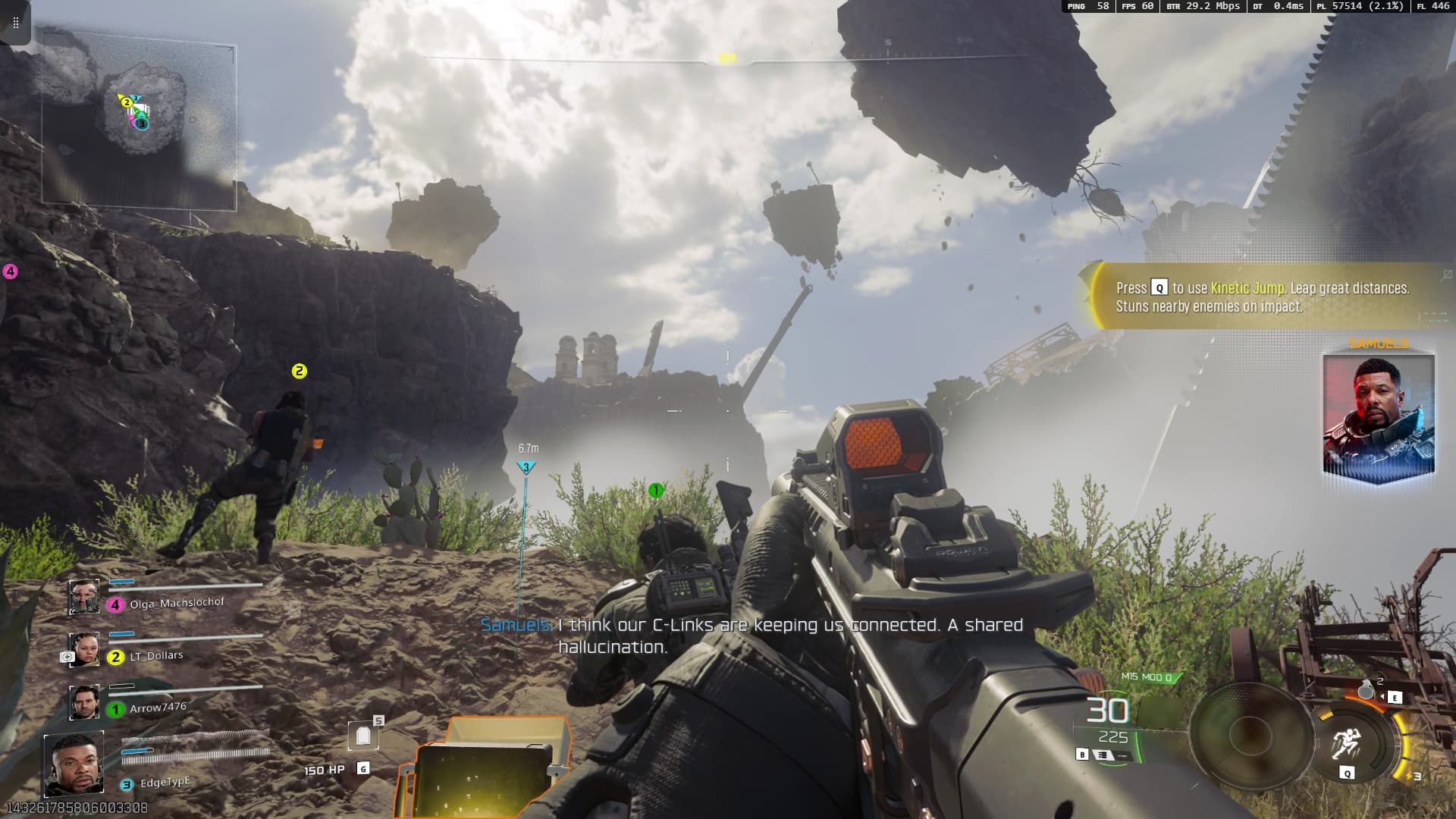The image size is (1456, 819).
Task: Click the grip handle icon in the top-left corner
Action: (15, 21)
